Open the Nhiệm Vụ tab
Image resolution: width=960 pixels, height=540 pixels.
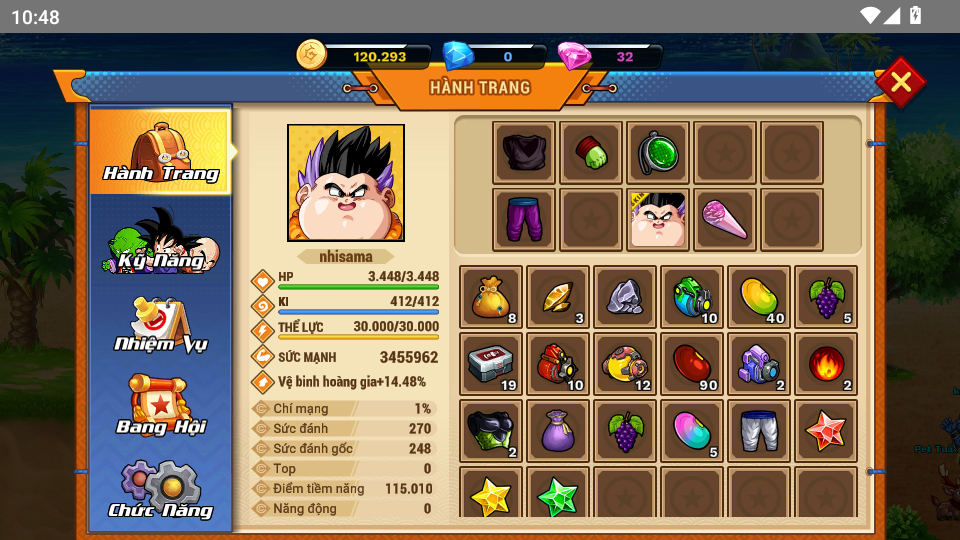coord(161,324)
